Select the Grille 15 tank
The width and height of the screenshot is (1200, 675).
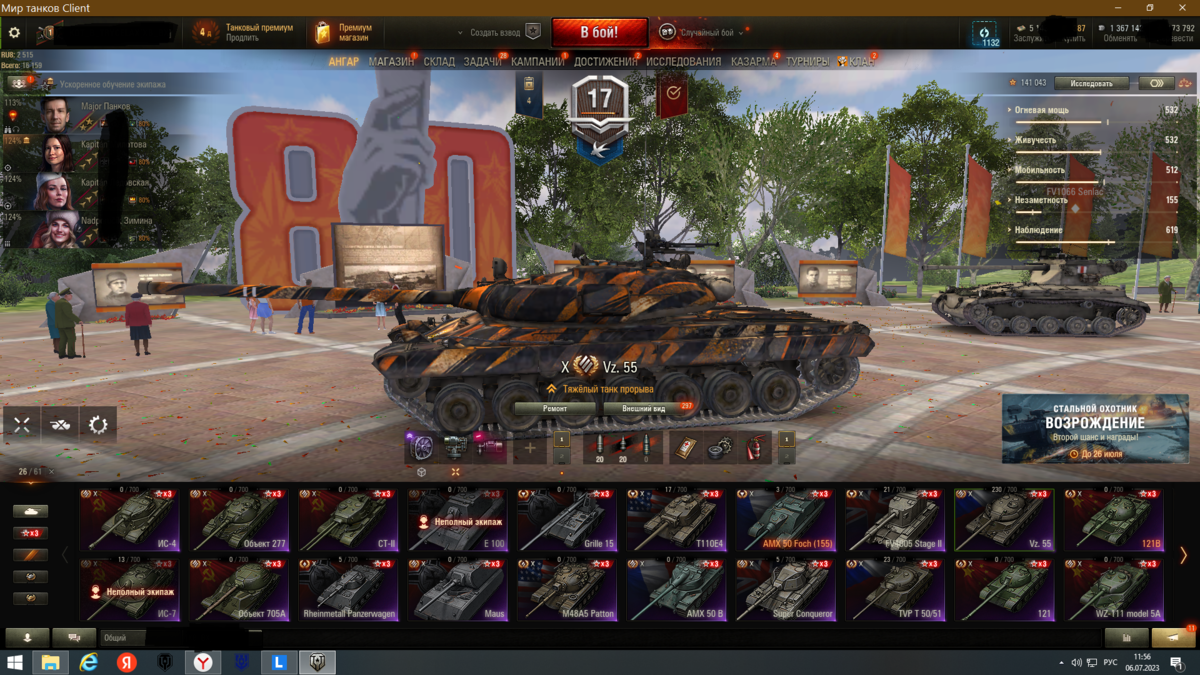click(566, 520)
